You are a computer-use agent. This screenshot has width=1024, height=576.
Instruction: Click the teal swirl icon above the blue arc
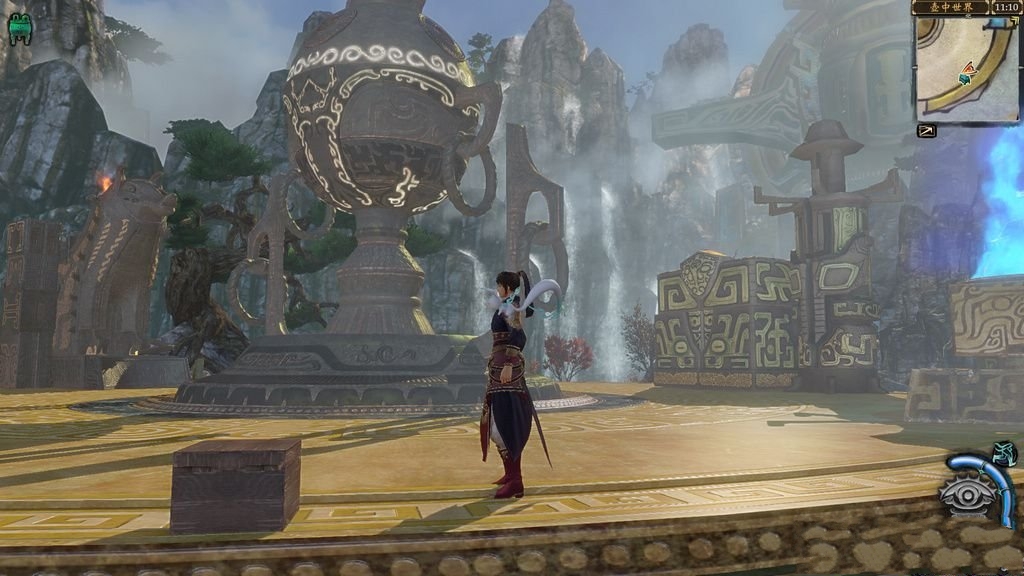click(x=1006, y=452)
